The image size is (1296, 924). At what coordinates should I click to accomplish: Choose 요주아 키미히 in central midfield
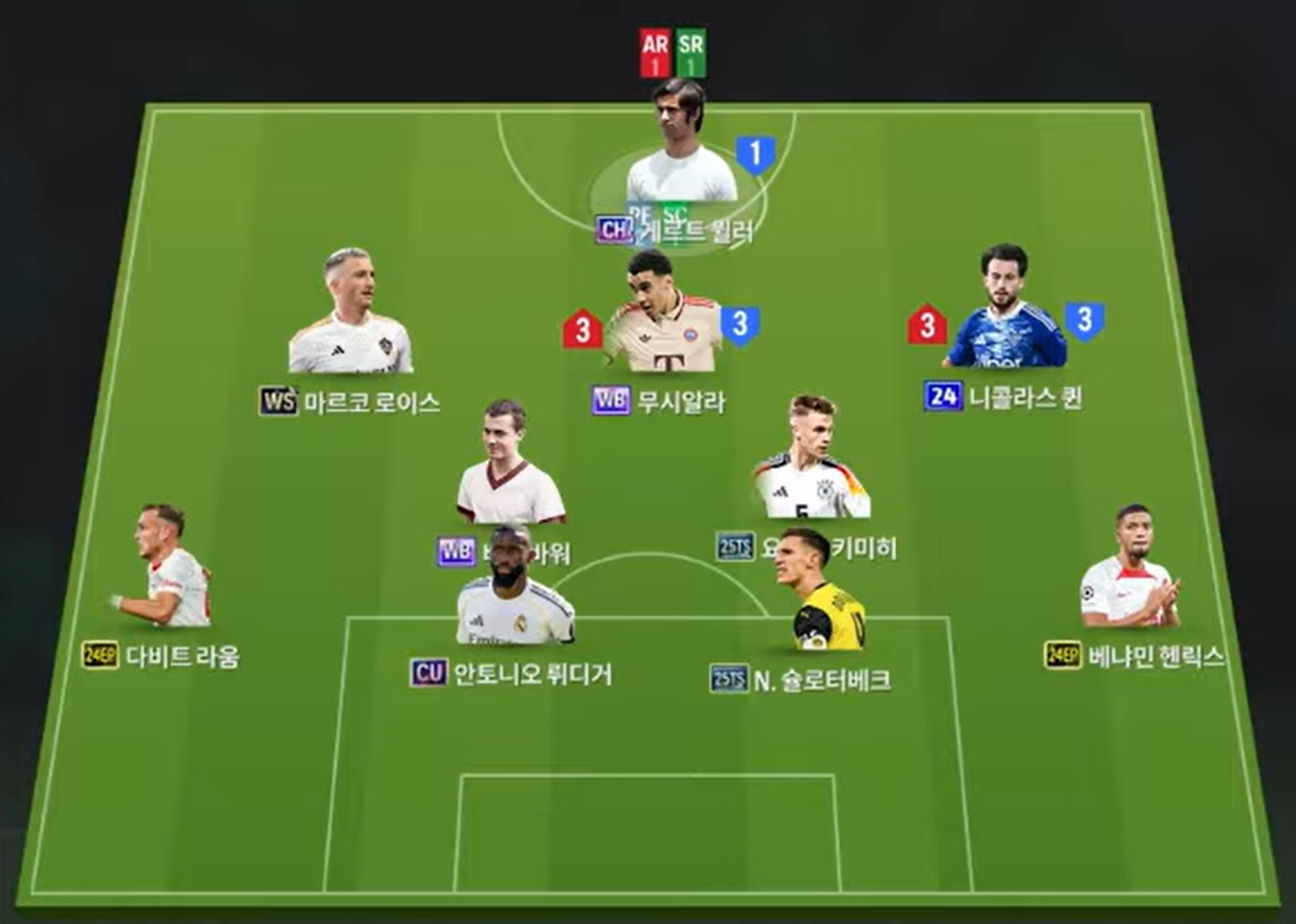click(810, 464)
